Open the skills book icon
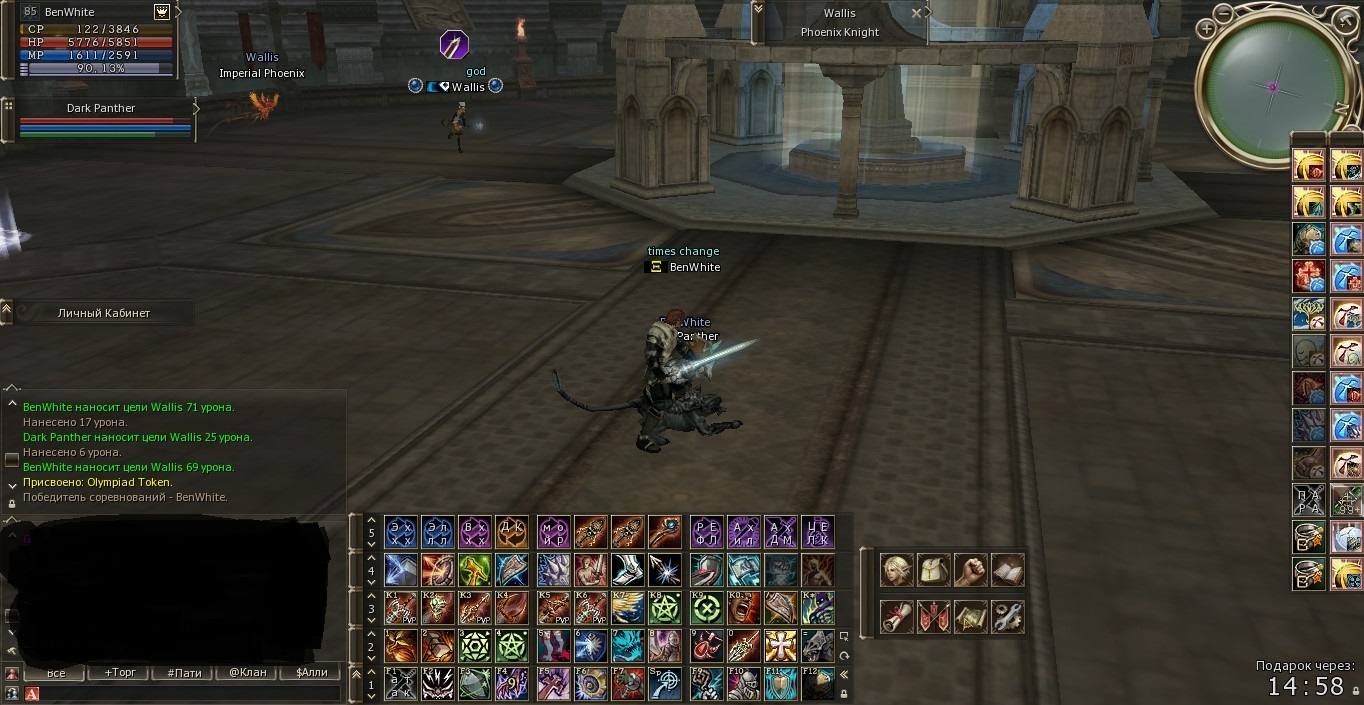The image size is (1364, 705). (1007, 570)
